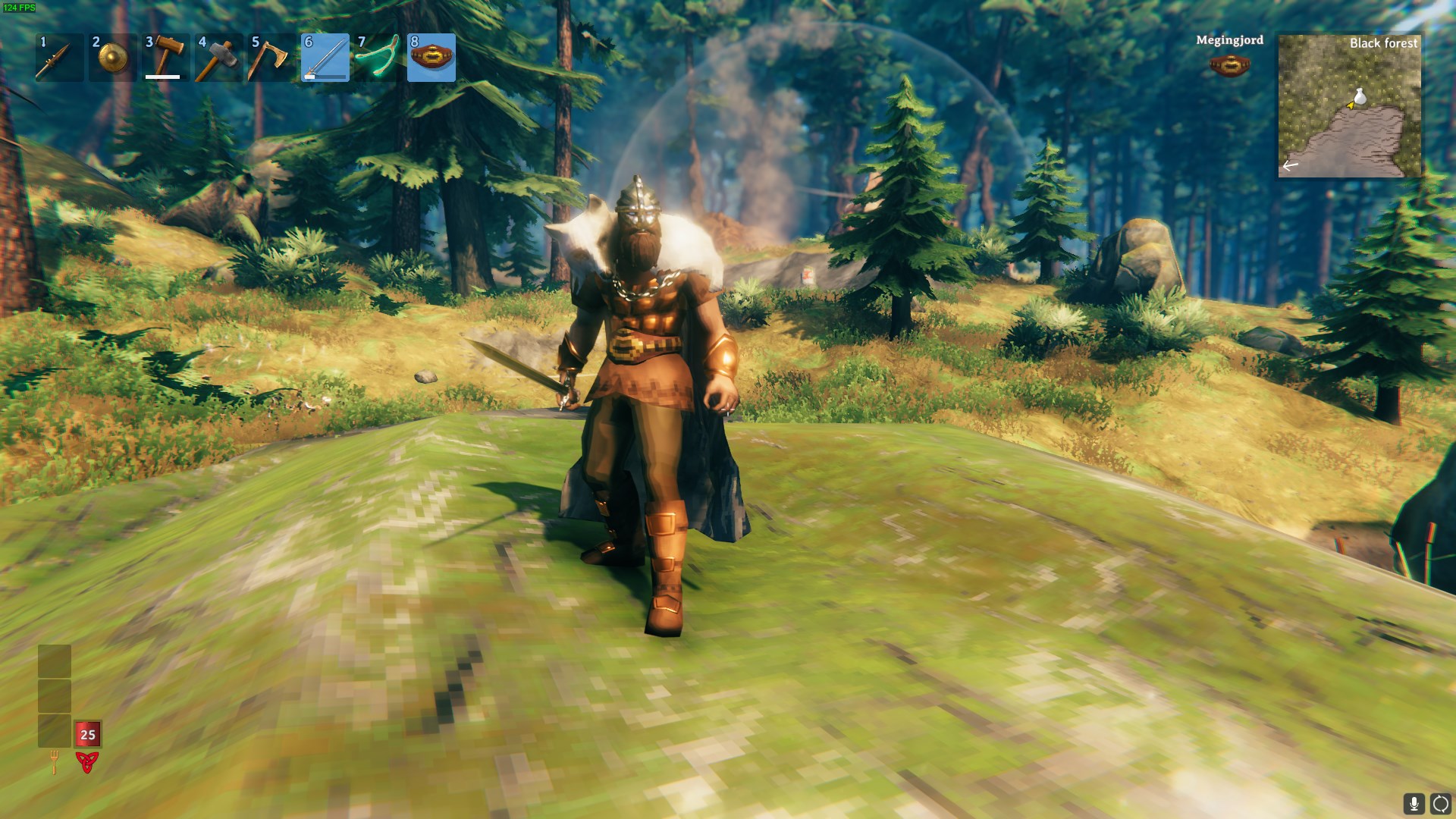Toggle the Megingjord belt in slot 8
1456x819 pixels.
pos(431,58)
